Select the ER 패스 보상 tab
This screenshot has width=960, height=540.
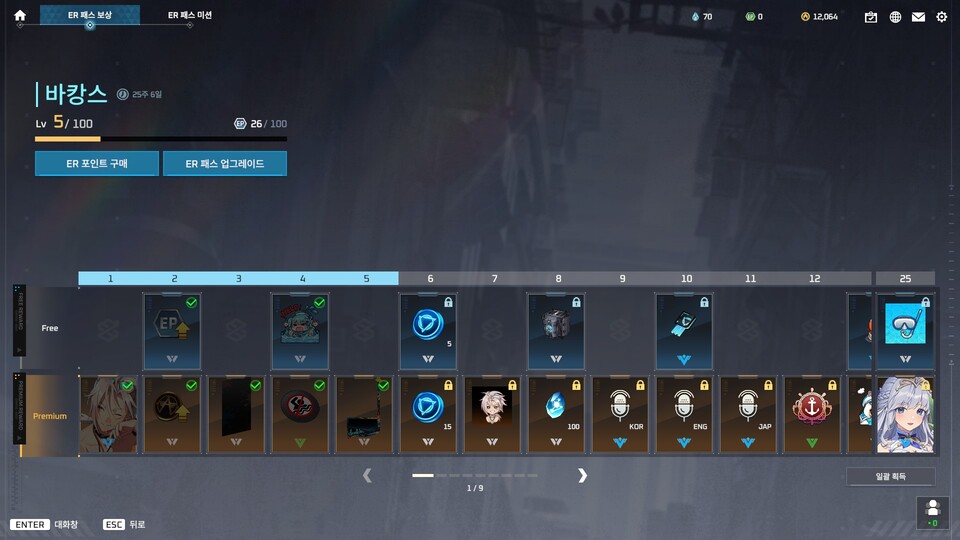(90, 16)
